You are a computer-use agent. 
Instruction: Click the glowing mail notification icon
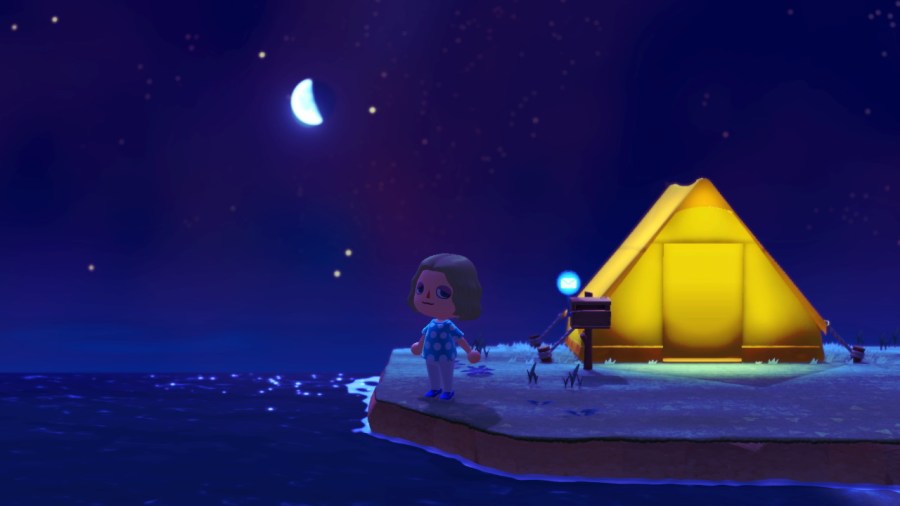coord(568,282)
